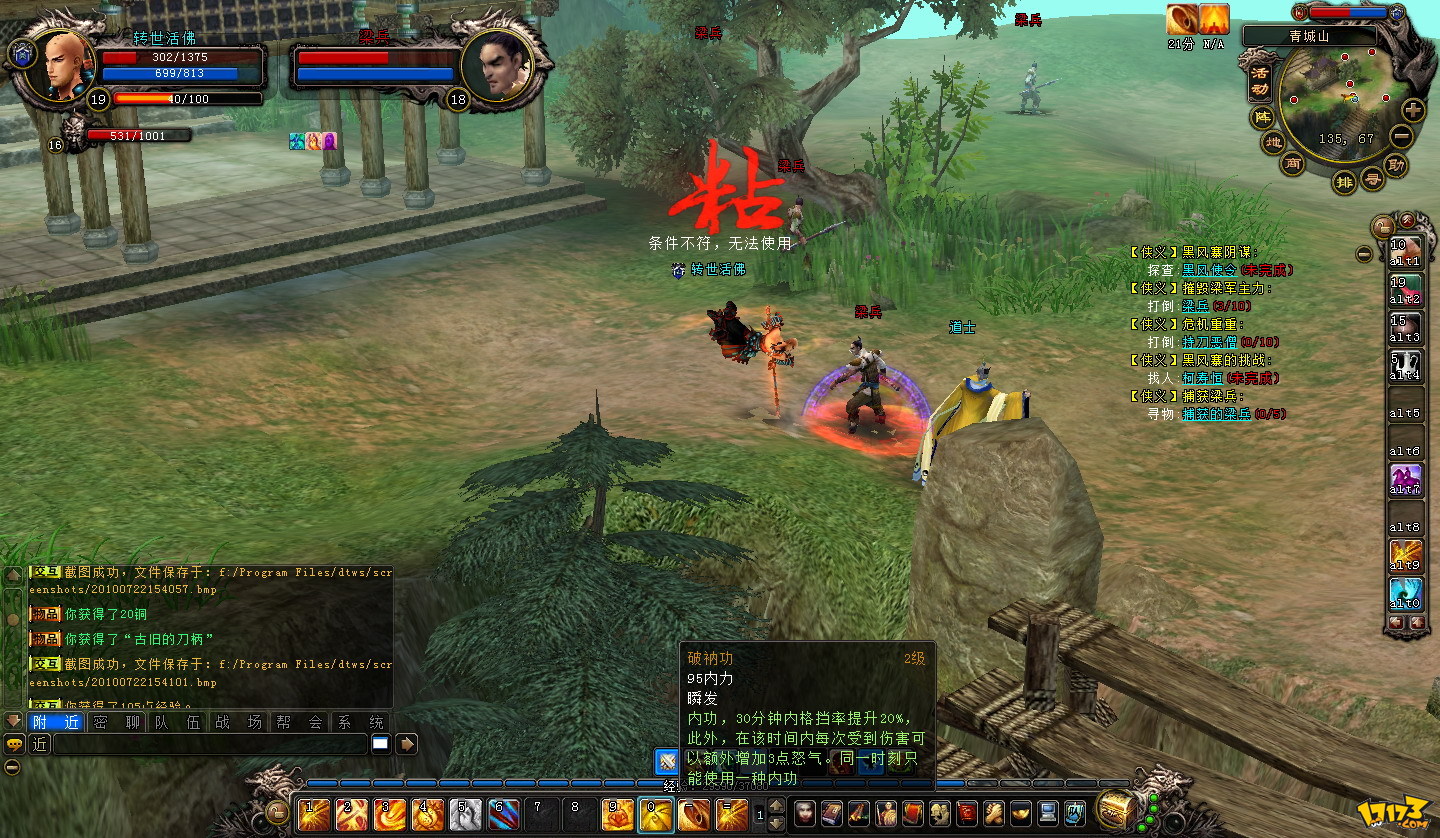Click the 寻 search button near minimap

click(1374, 180)
